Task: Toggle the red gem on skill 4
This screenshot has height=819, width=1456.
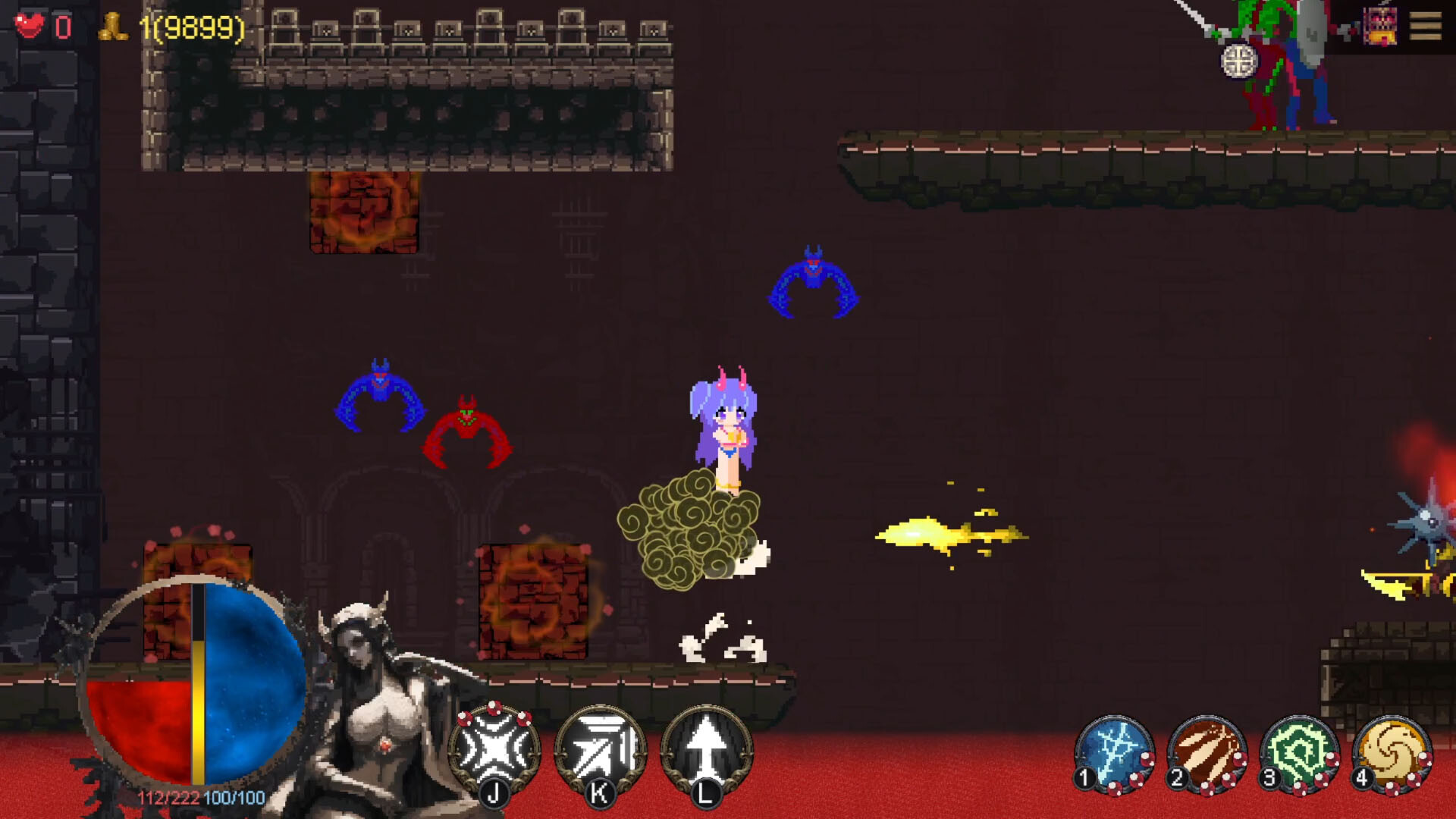Action: pos(1425,761)
